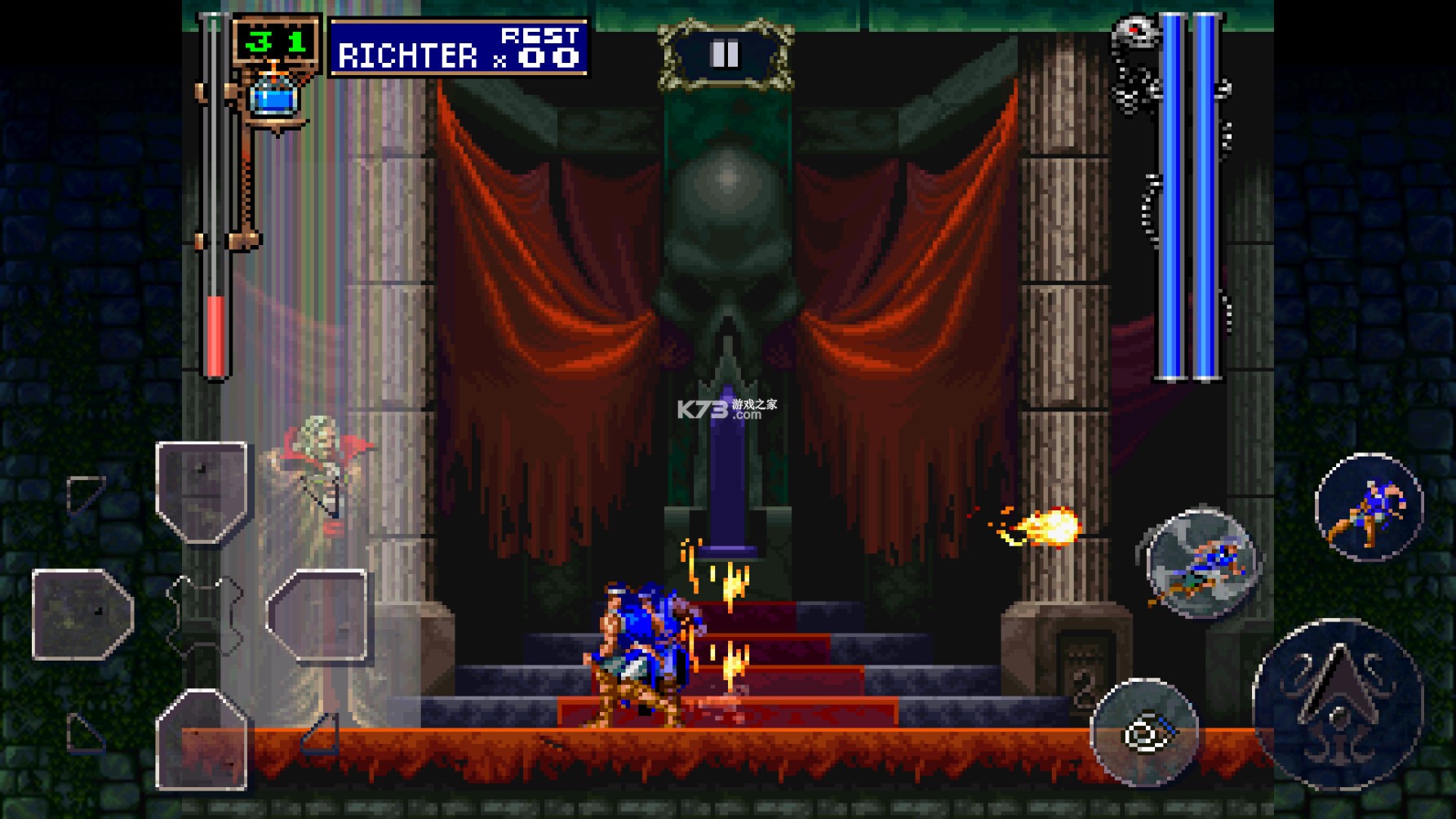Pause the game with the pause button

coord(724,55)
